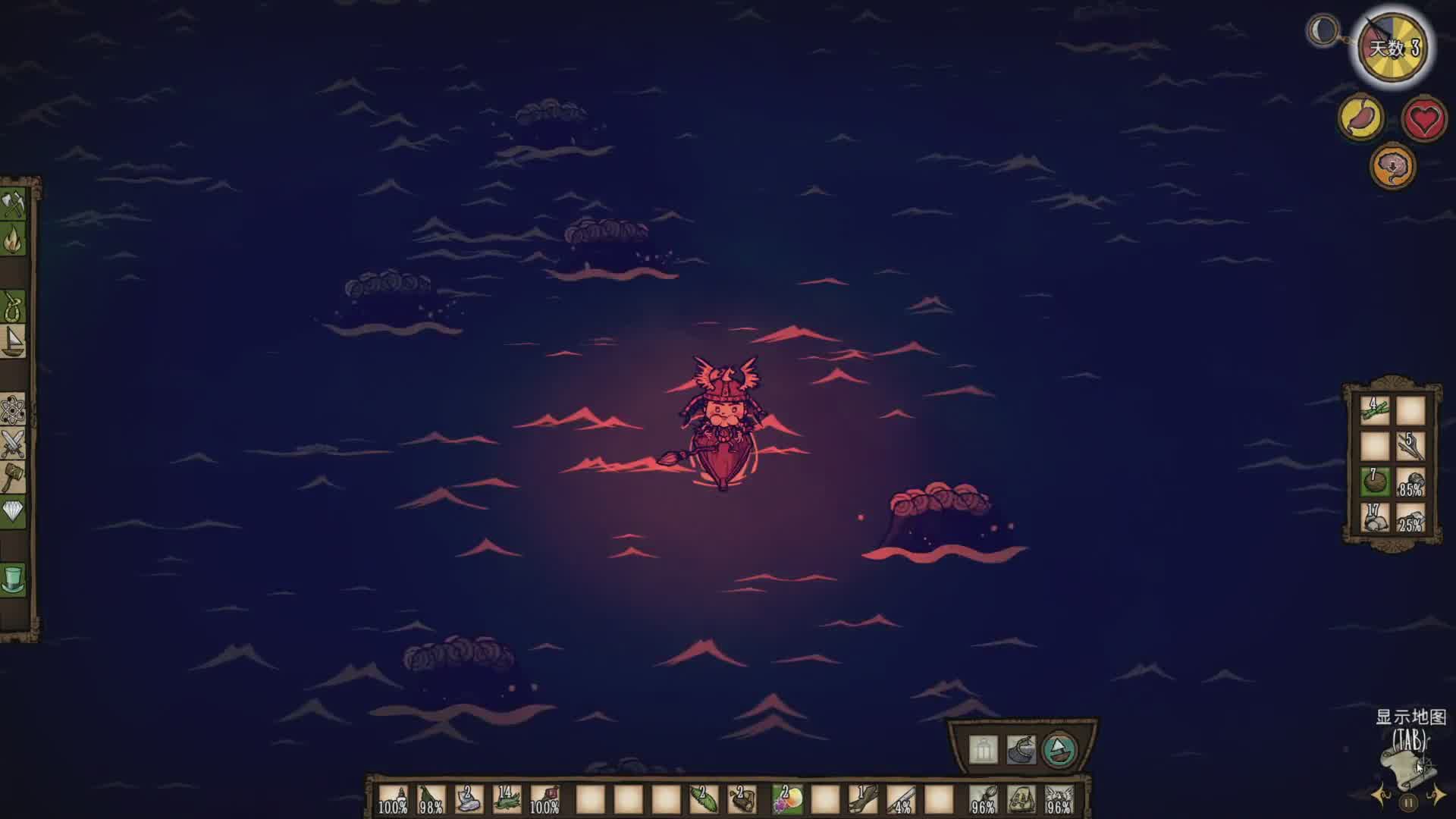Select the rope trap crafting tab
1456x819 pixels.
tap(14, 306)
